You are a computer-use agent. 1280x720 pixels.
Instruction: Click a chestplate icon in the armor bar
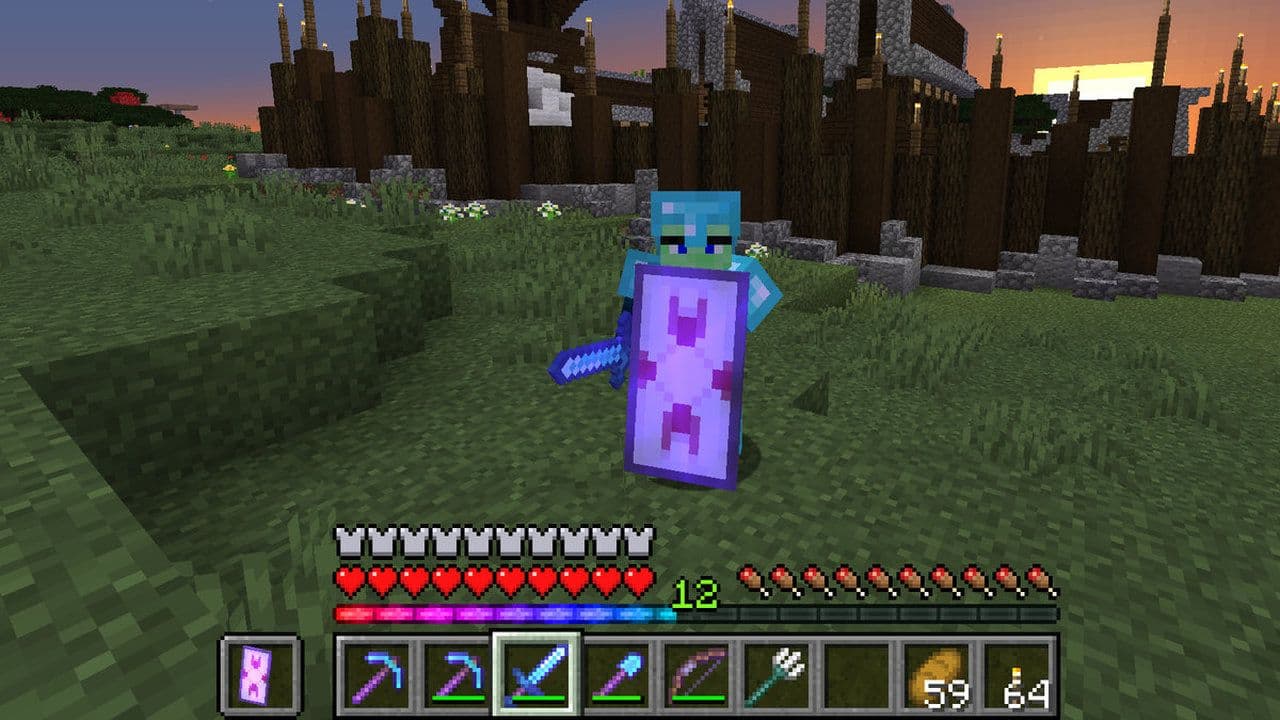pyautogui.click(x=348, y=540)
